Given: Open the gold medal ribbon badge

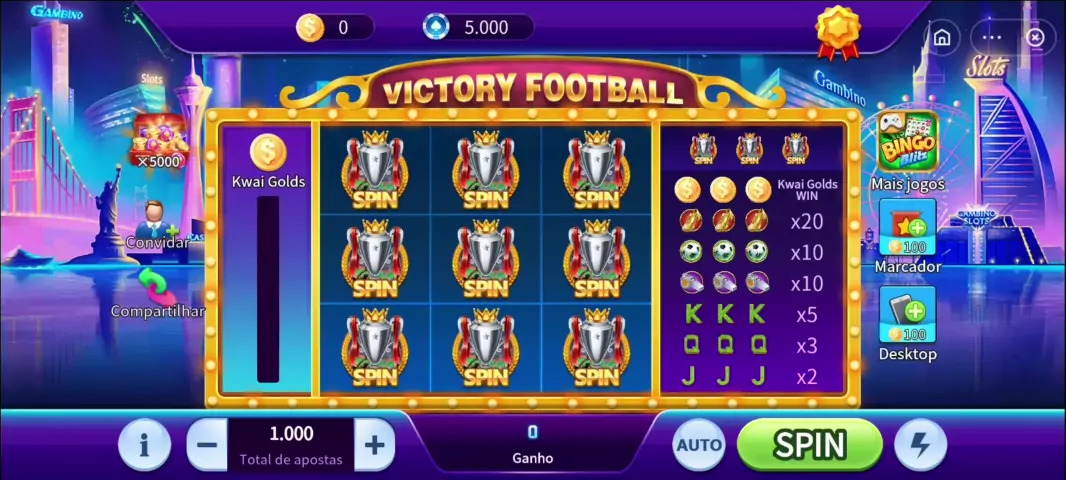Looking at the screenshot, I should (x=837, y=30).
